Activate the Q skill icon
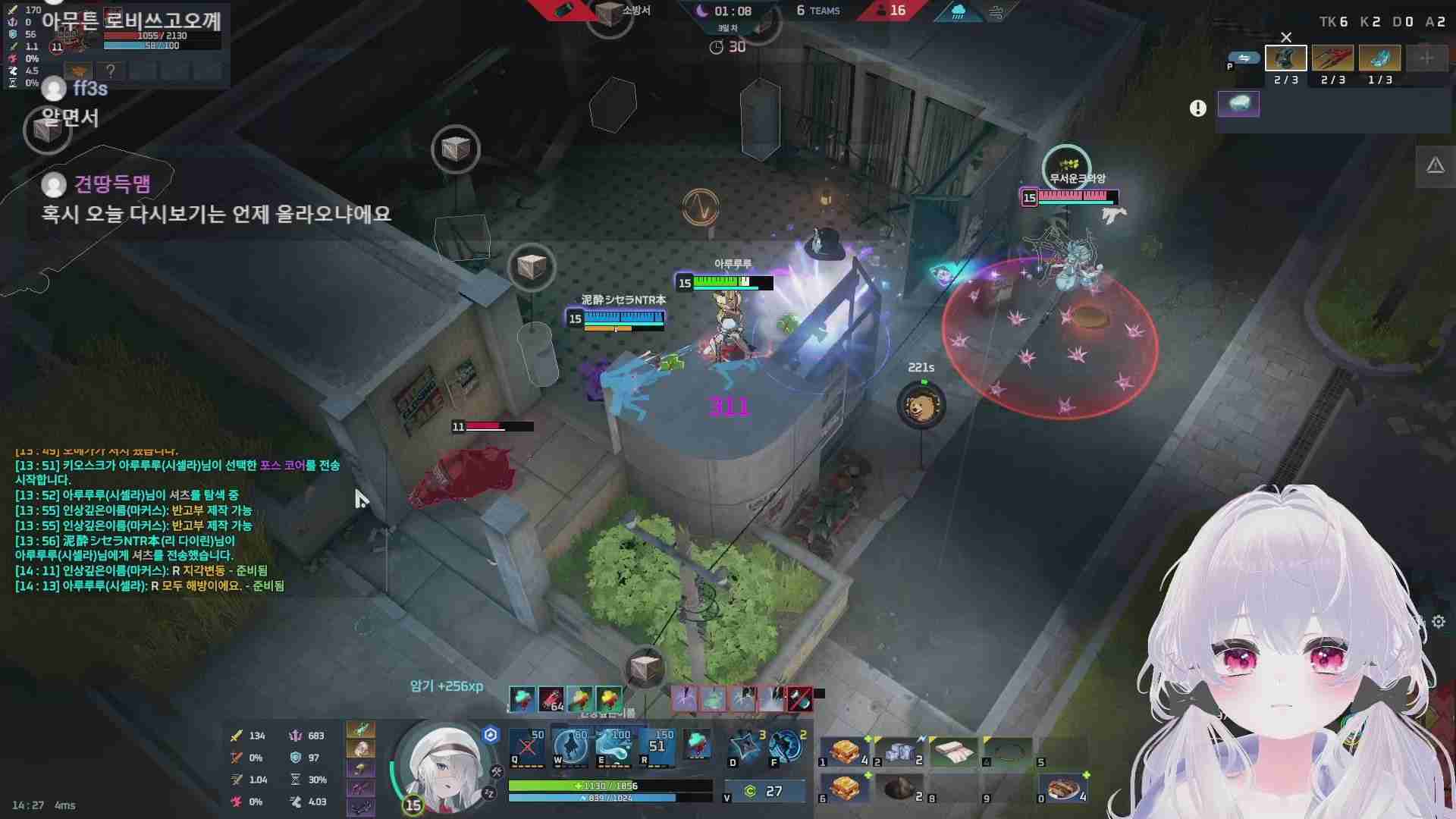 point(527,747)
